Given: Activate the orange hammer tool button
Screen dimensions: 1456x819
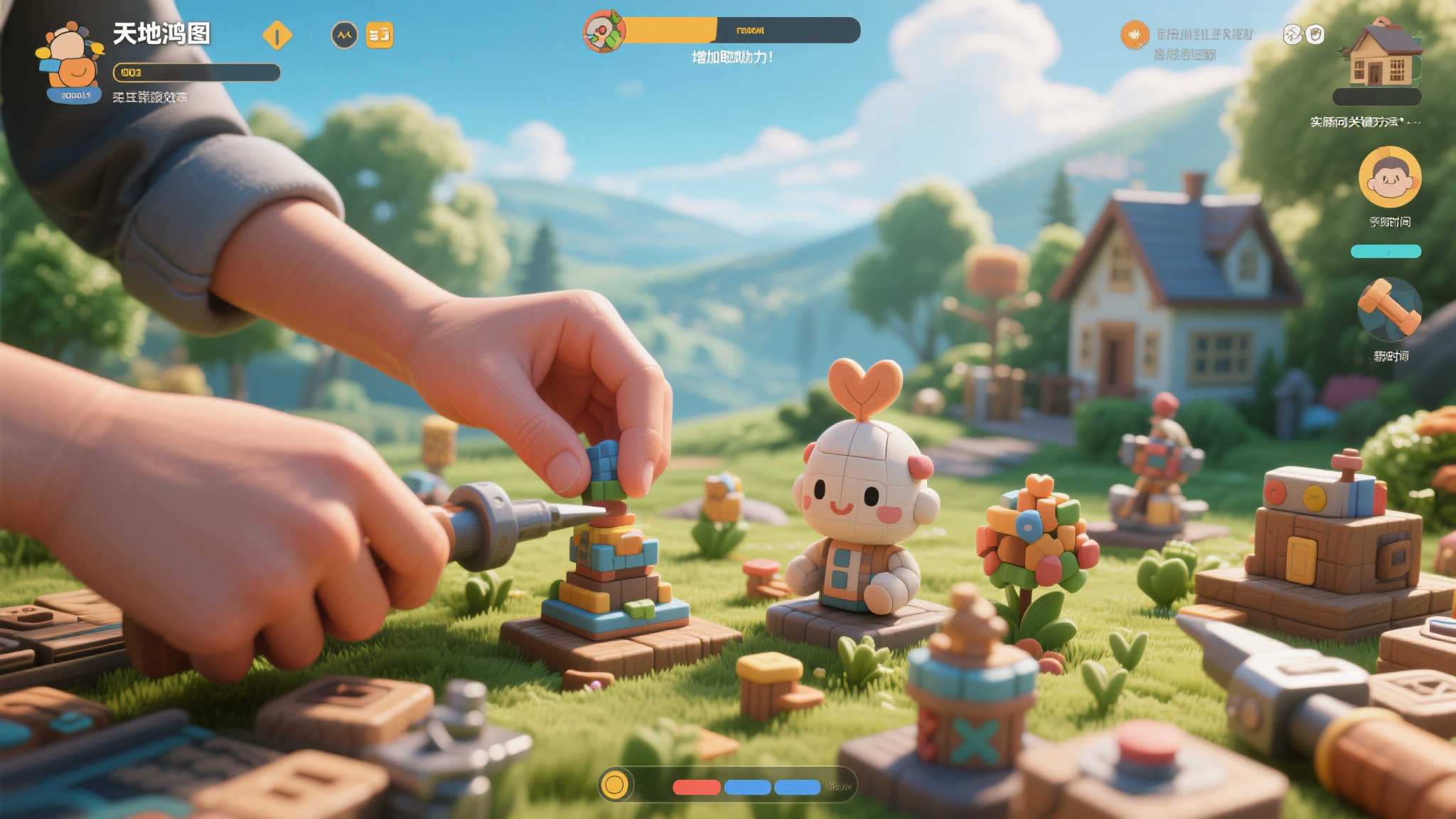Looking at the screenshot, I should tap(1389, 310).
